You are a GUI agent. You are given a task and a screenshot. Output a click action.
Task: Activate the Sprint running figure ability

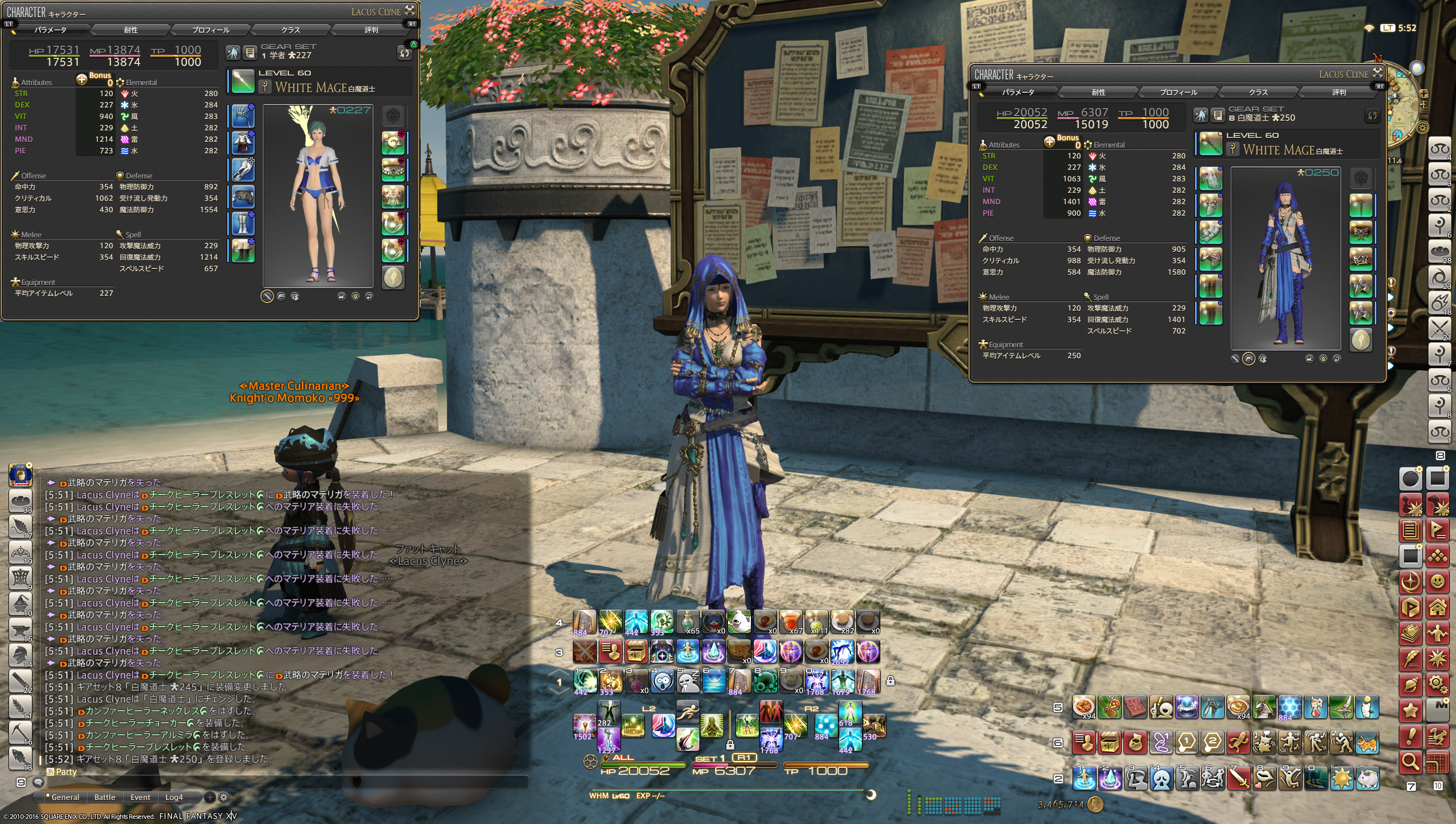687,711
